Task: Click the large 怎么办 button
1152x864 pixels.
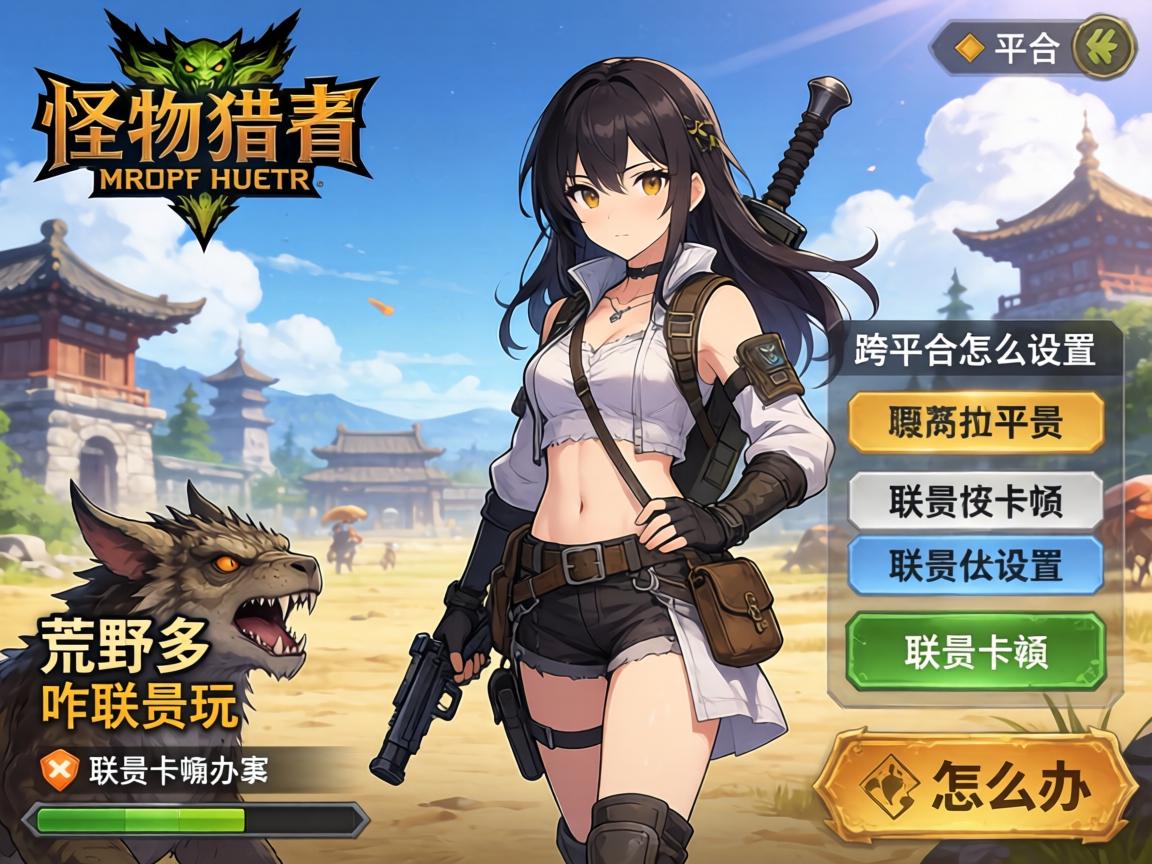Action: click(x=975, y=786)
